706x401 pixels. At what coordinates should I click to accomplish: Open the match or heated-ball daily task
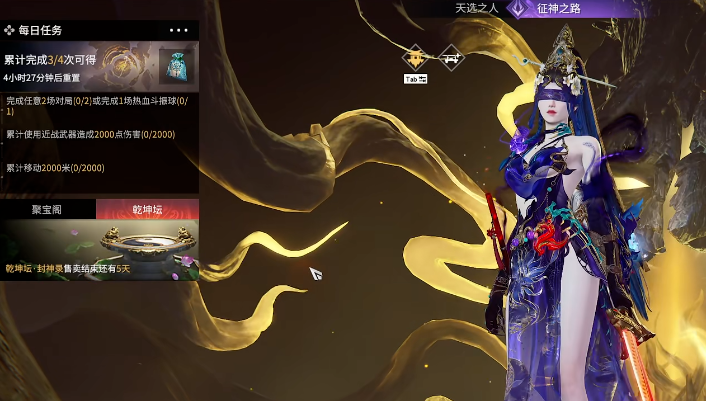[x=99, y=105]
